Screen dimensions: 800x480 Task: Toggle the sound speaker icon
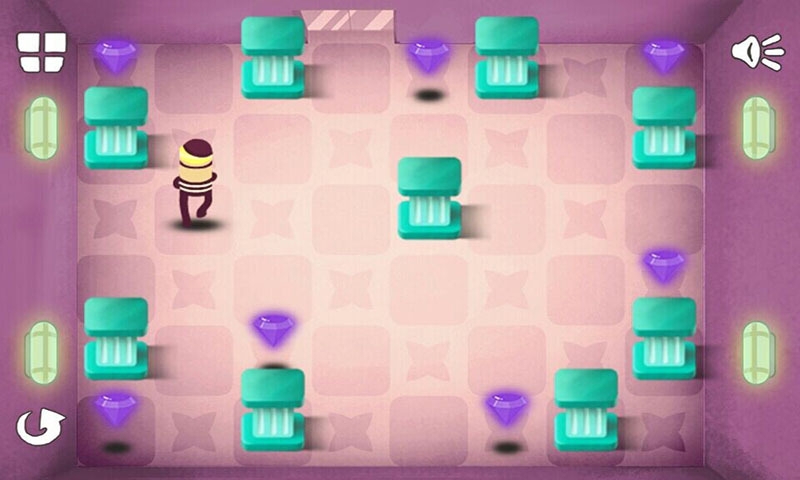pos(757,51)
